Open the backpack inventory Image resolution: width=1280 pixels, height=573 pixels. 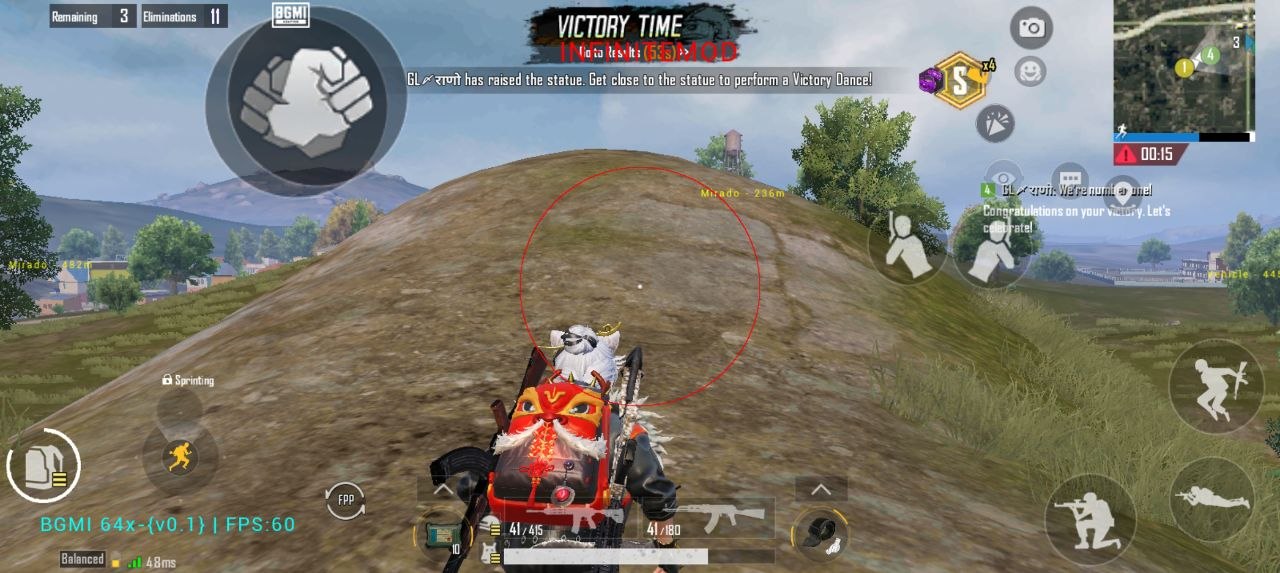click(x=43, y=466)
